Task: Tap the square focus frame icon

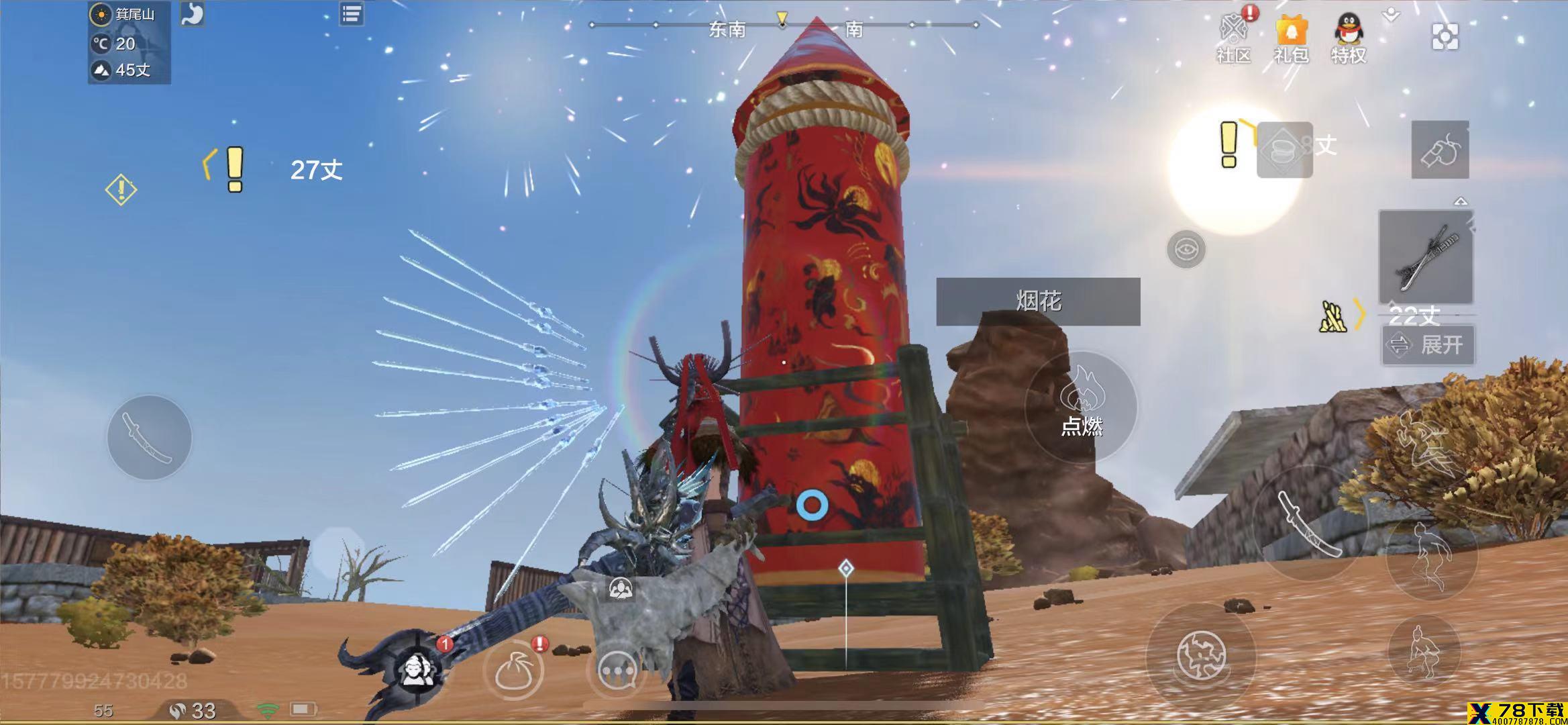Action: [x=1445, y=36]
